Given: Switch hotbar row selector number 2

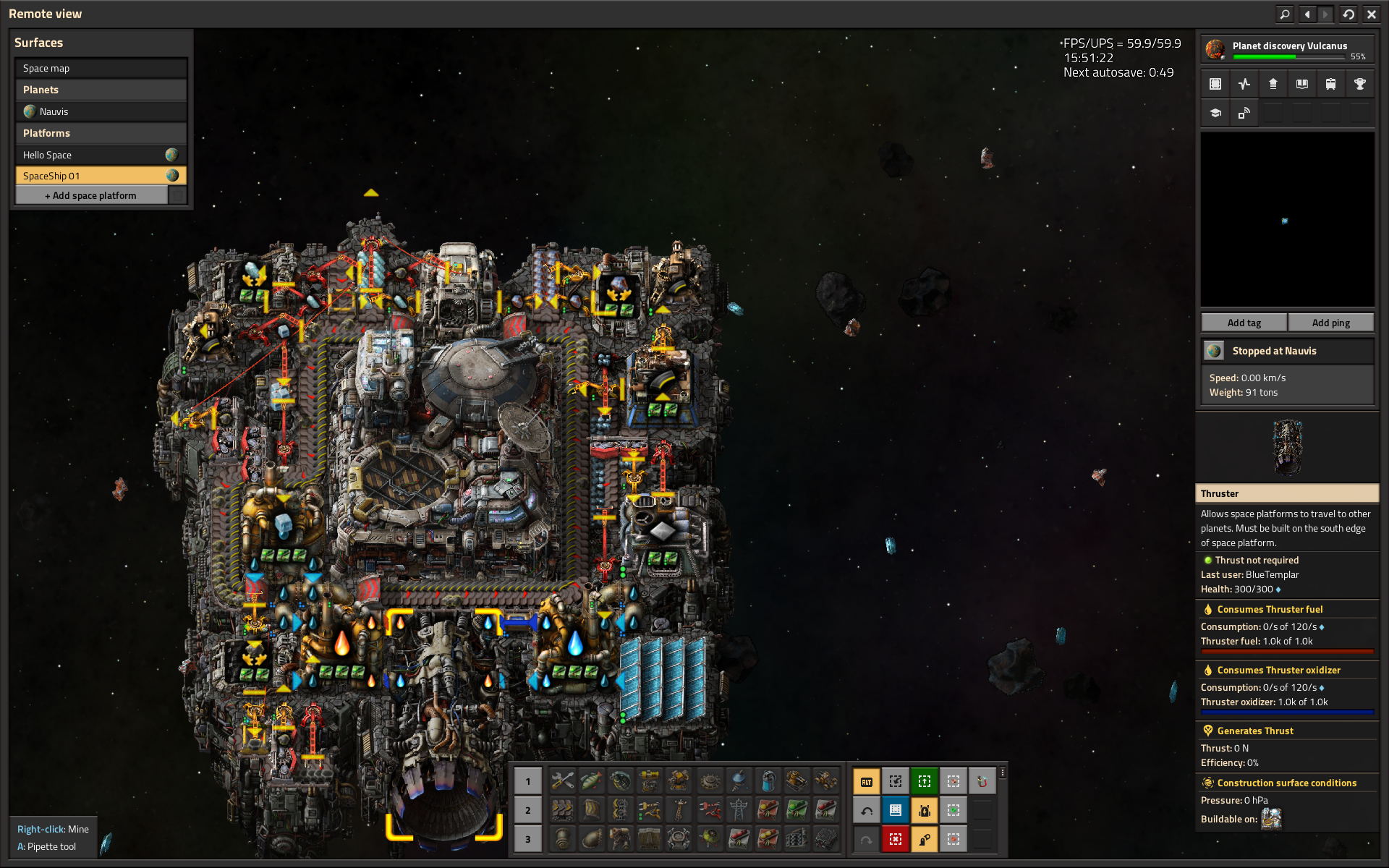Looking at the screenshot, I should [528, 810].
